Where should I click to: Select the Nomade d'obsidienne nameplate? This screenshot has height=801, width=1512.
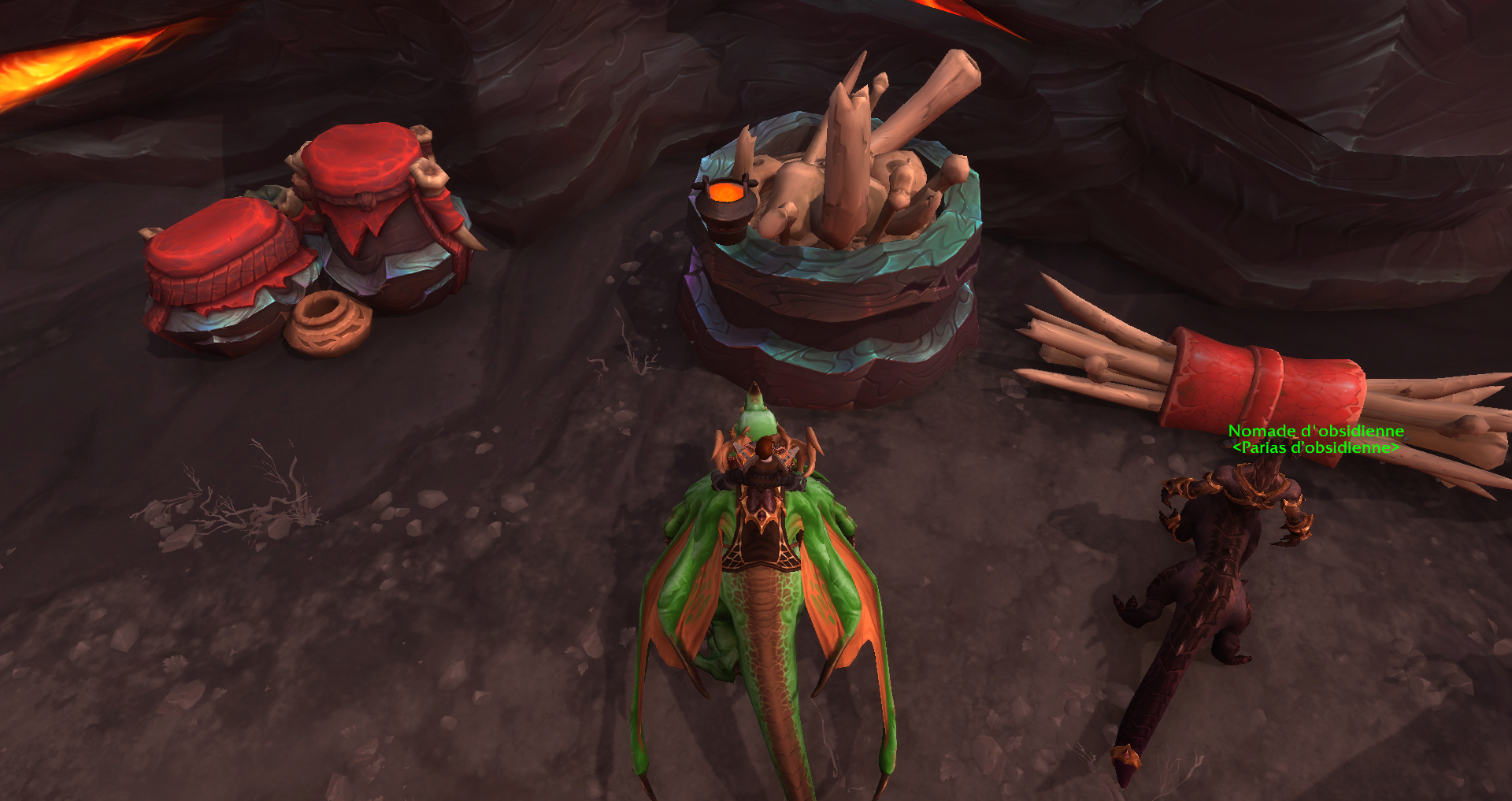tap(1316, 432)
